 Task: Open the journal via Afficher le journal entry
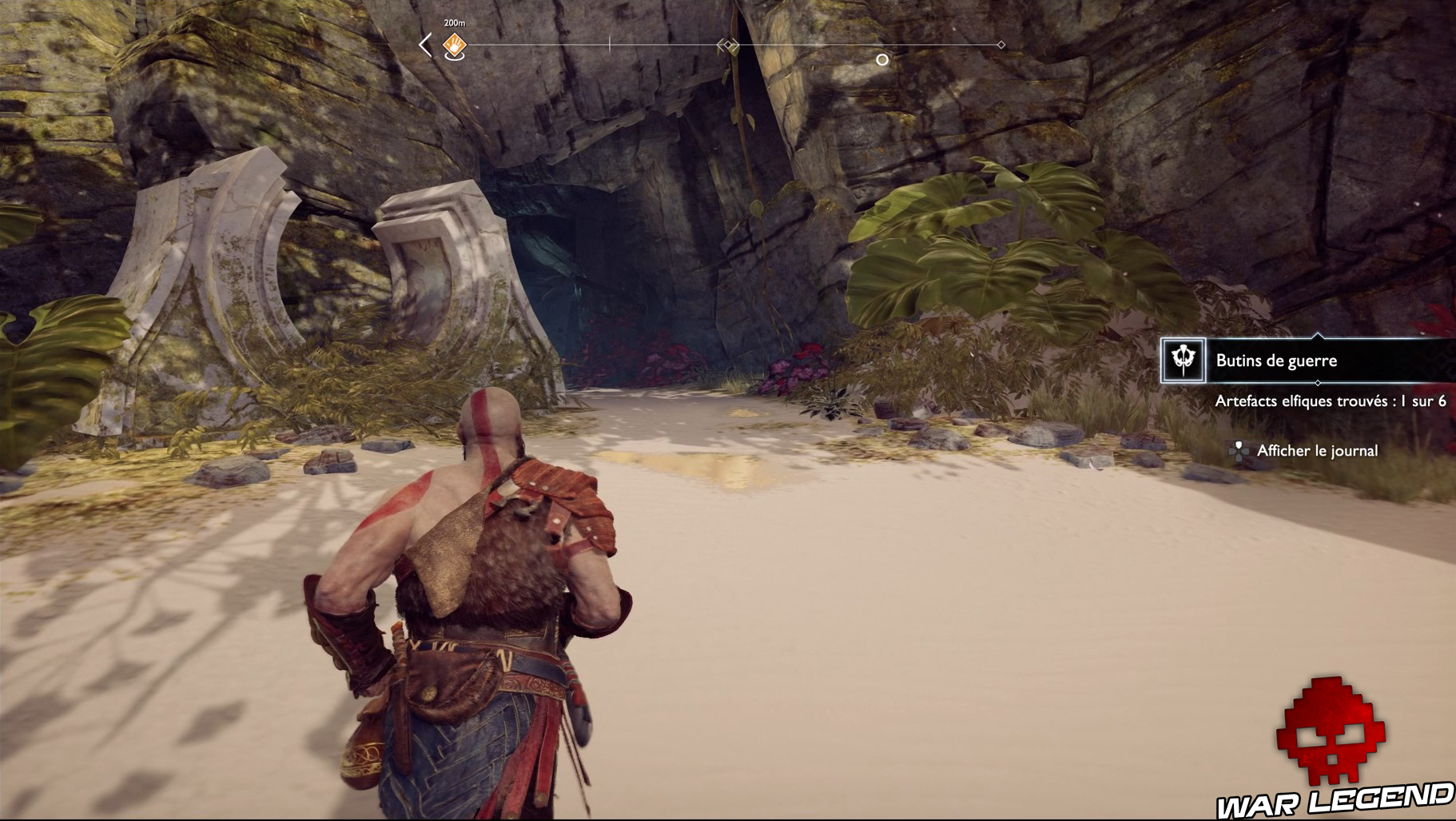pos(1316,450)
